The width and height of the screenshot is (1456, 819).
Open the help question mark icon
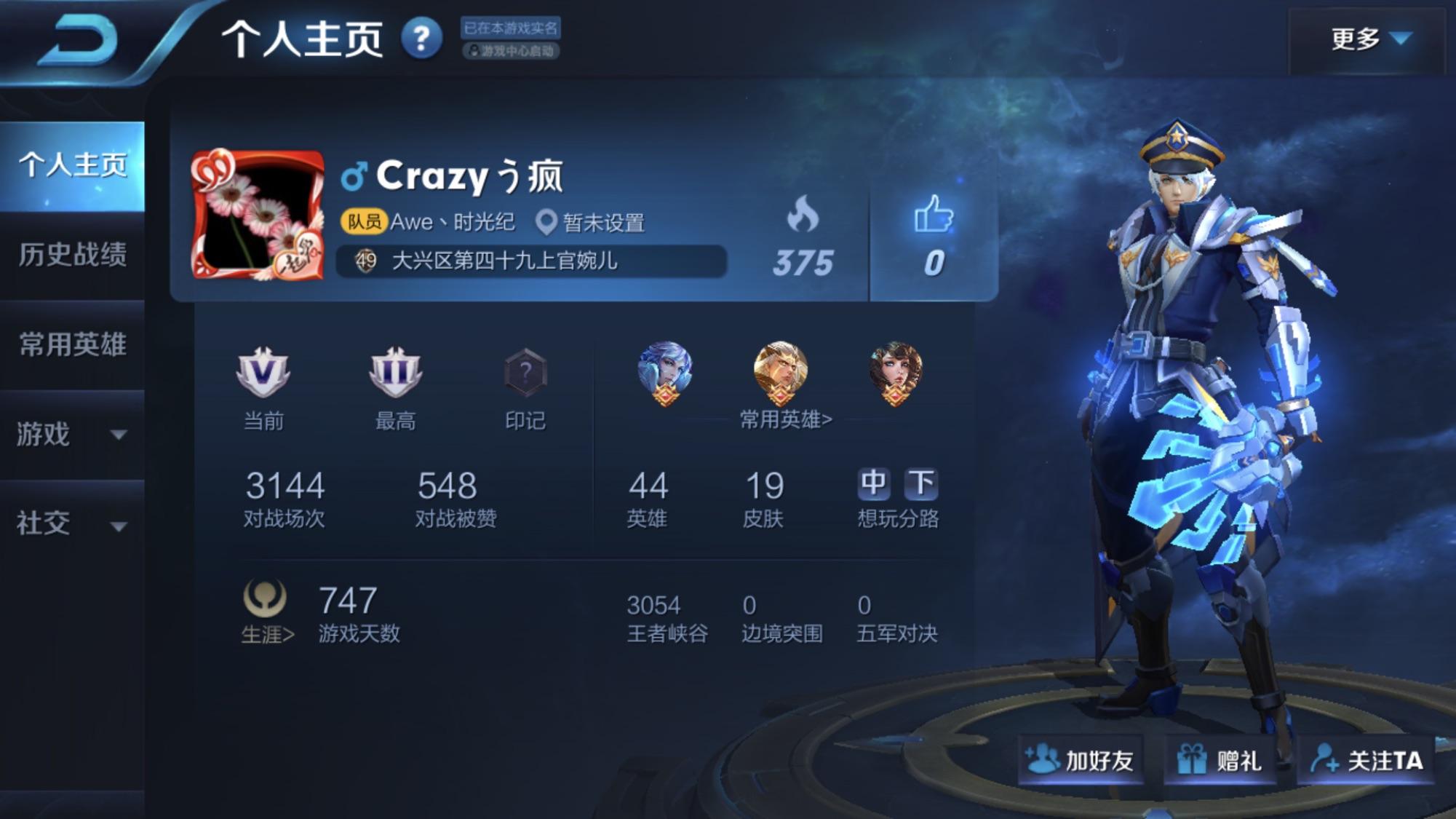(422, 39)
